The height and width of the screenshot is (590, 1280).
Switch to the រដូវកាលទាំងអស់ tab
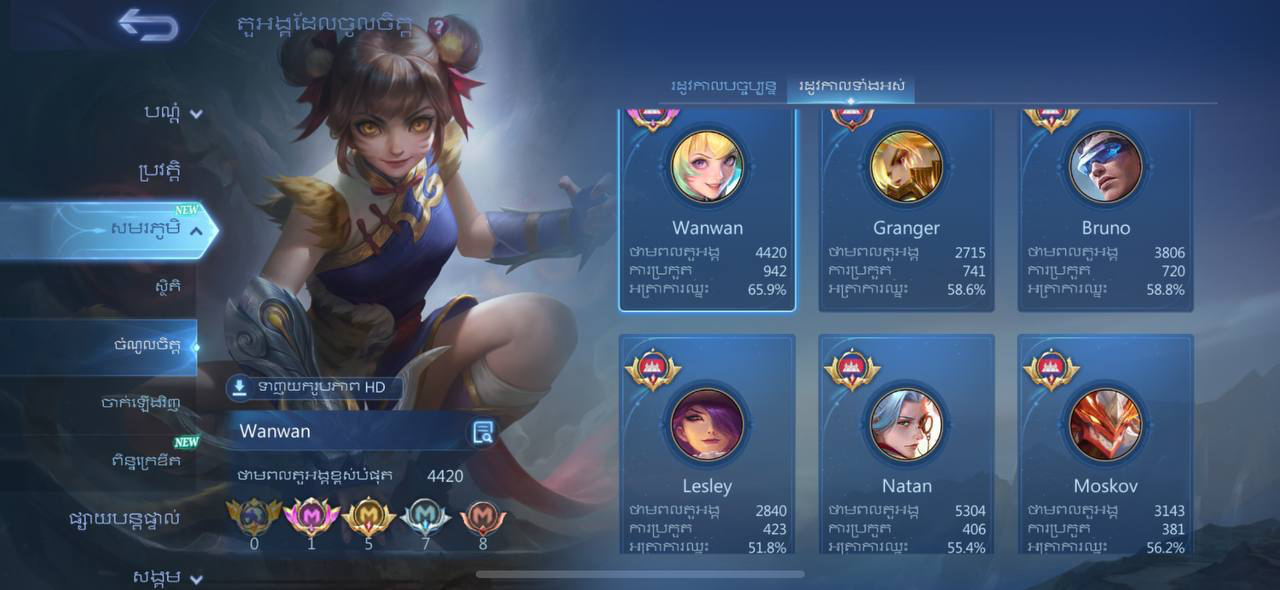[x=851, y=86]
